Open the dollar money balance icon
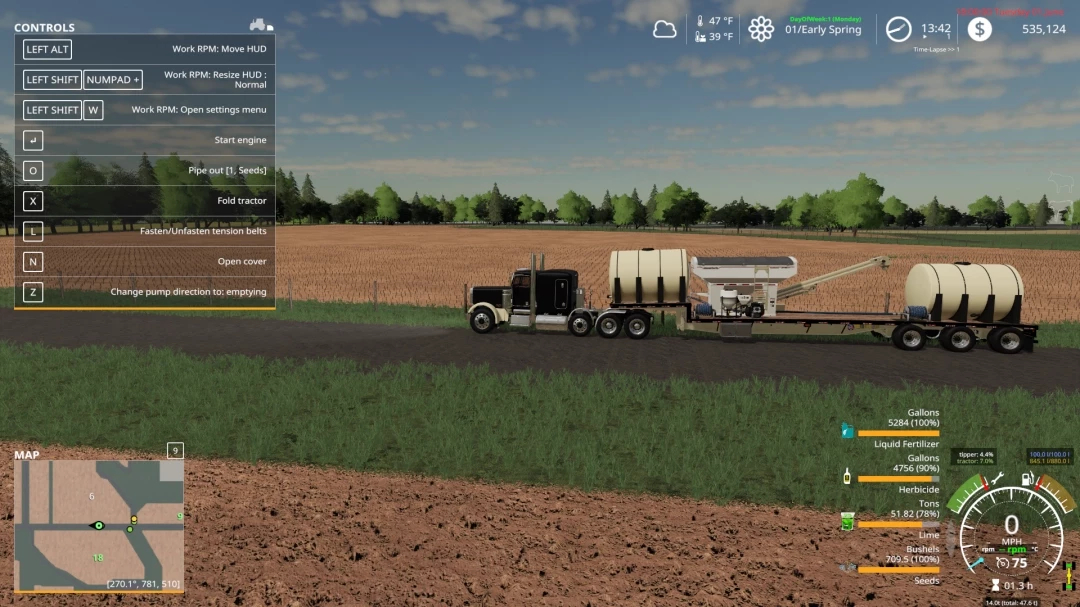Image resolution: width=1080 pixels, height=607 pixels. [980, 29]
